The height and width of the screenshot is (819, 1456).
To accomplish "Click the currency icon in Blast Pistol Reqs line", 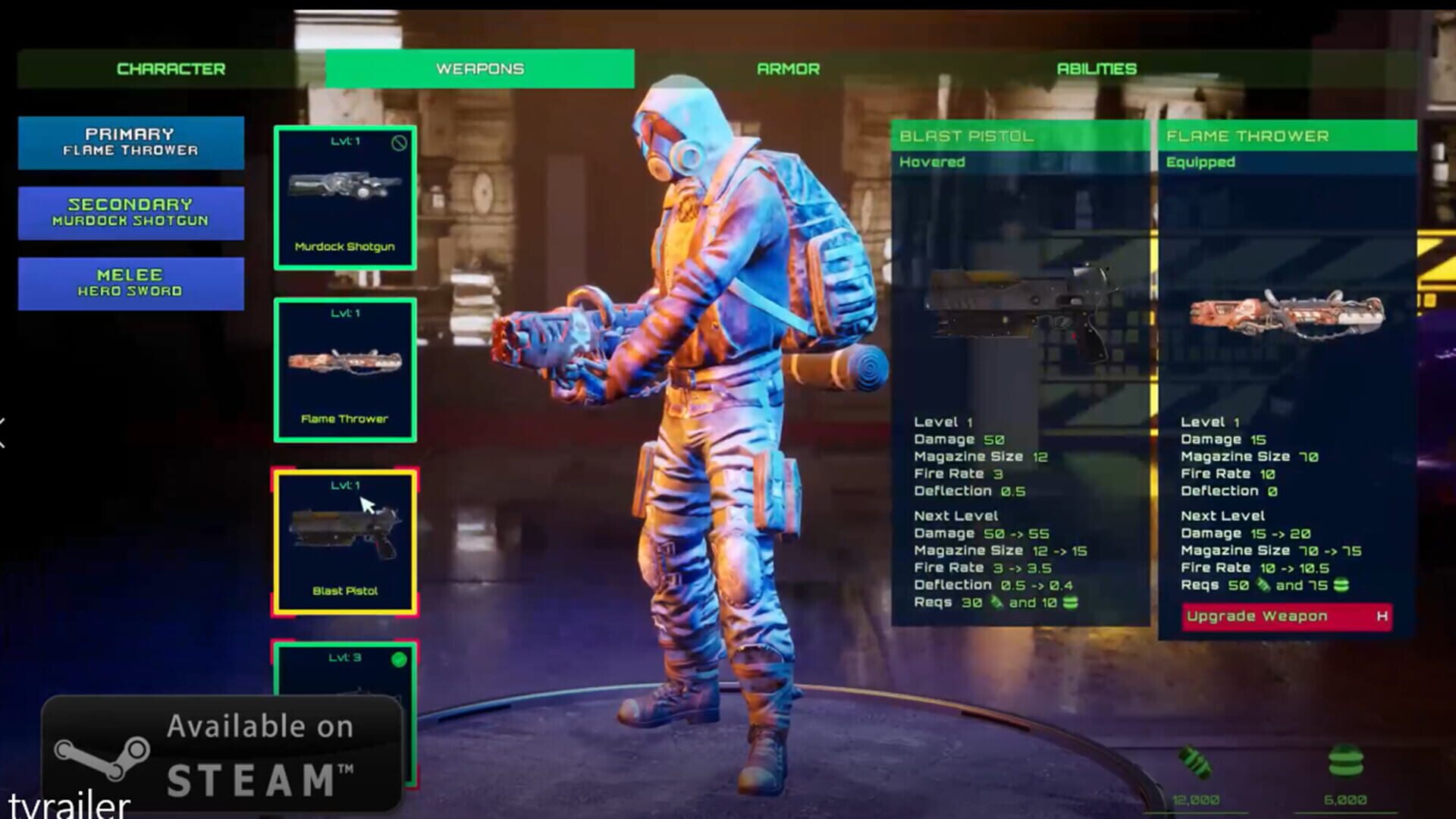I will click(x=996, y=603).
